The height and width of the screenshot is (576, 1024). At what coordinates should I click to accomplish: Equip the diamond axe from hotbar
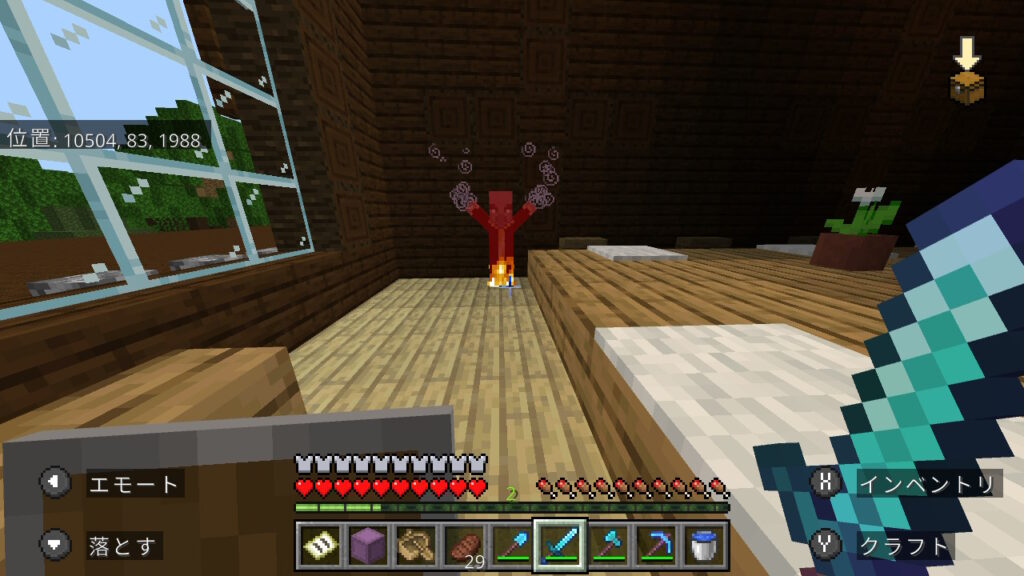pos(607,546)
